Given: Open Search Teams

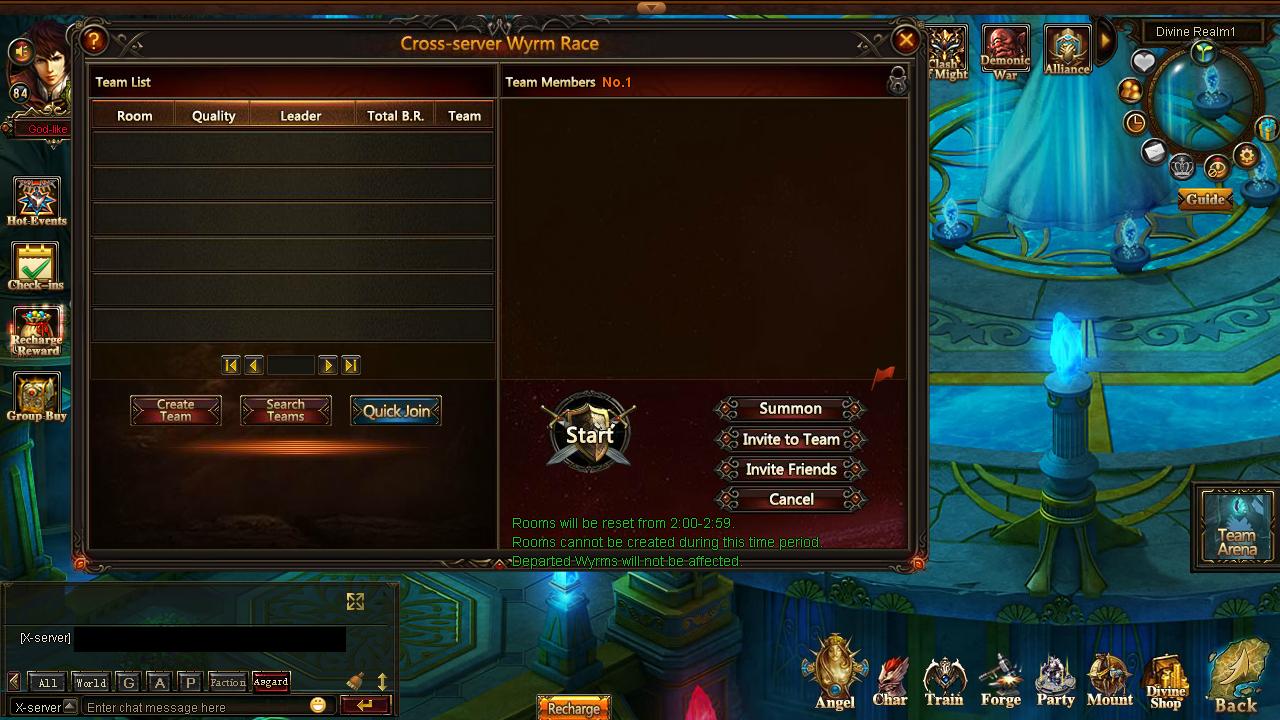Looking at the screenshot, I should click(285, 411).
